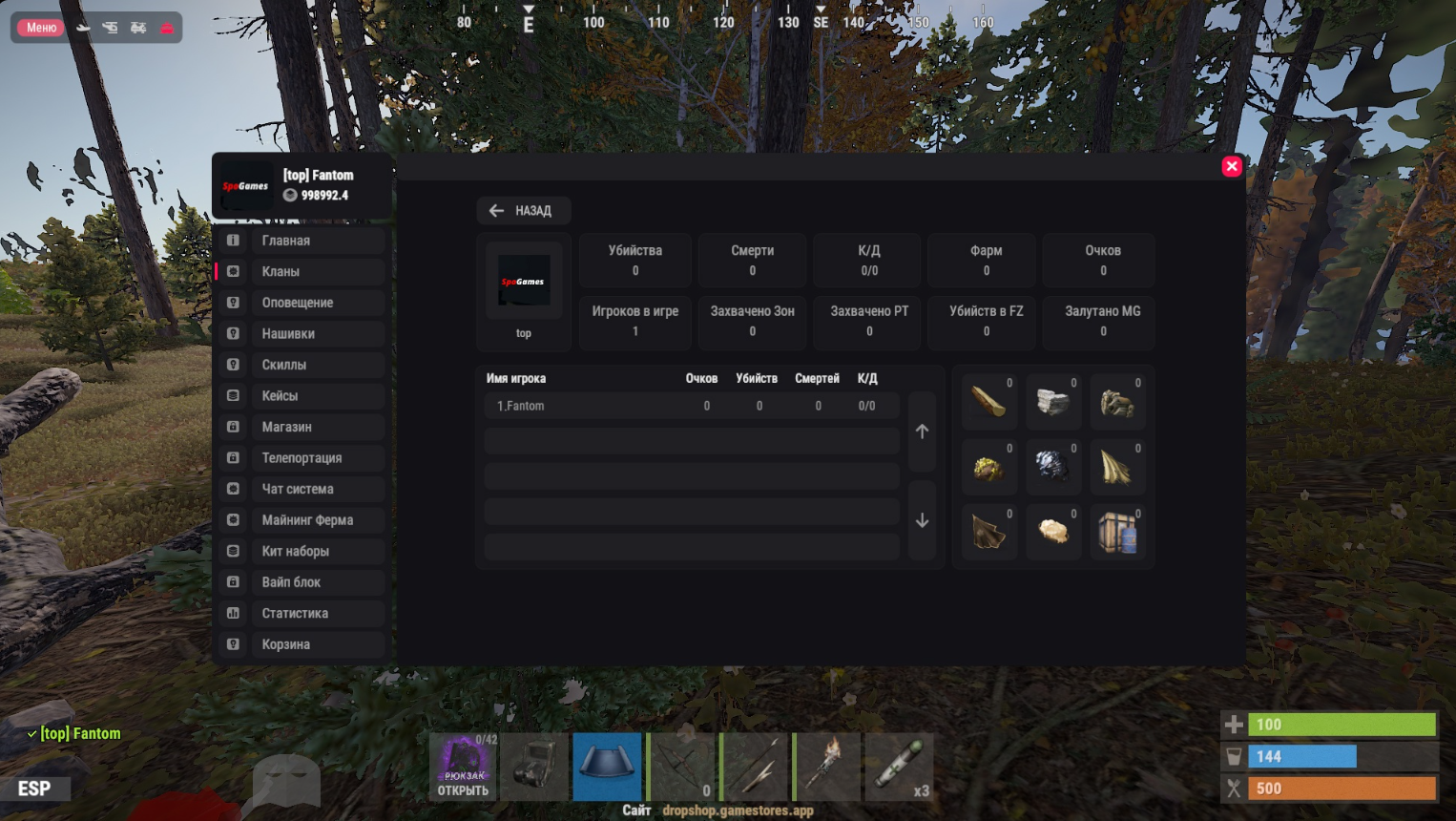The image size is (1456, 821).
Task: Click the red Меню button
Action: tap(41, 28)
